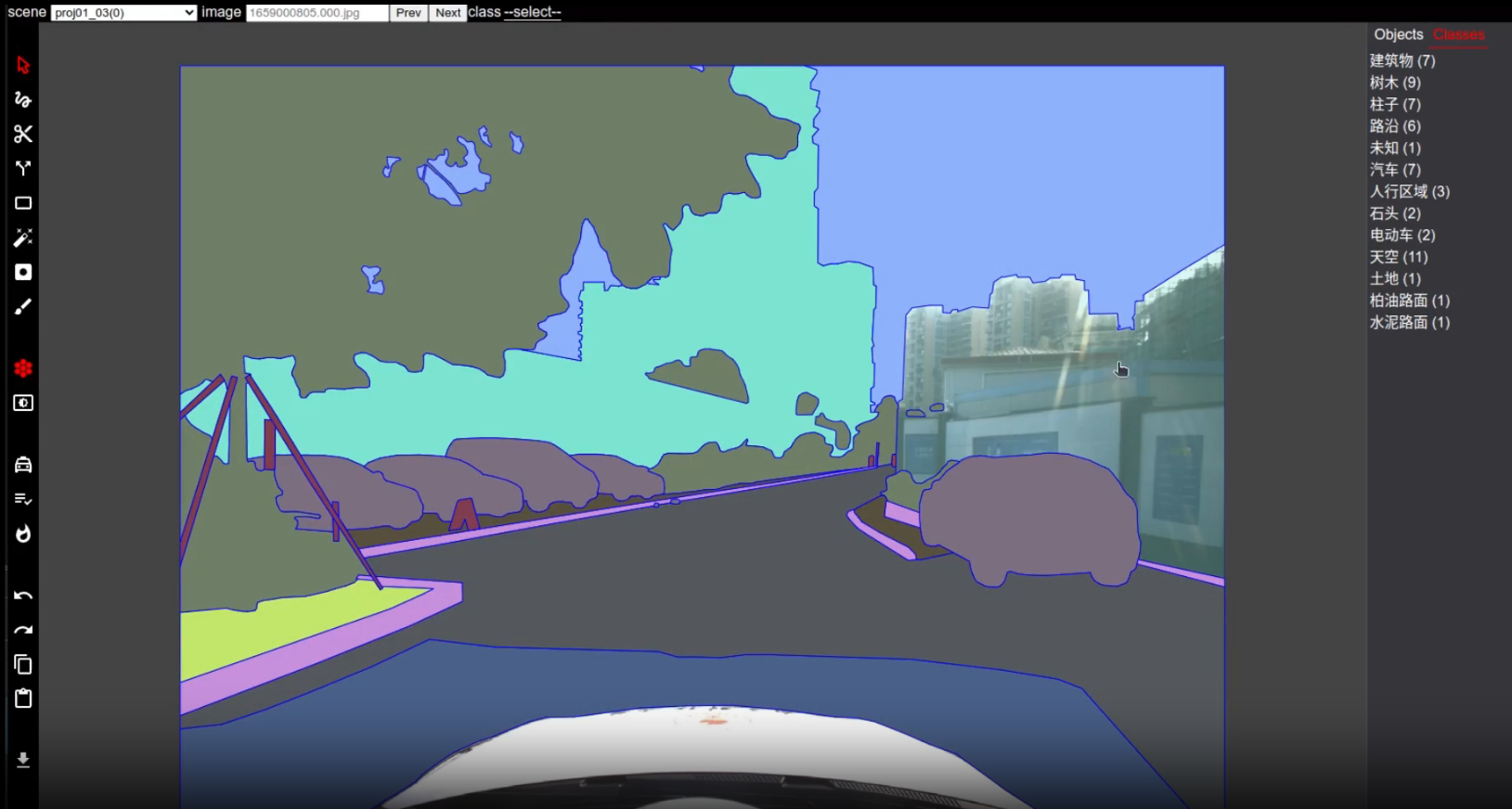Click the contrast adjustment icon
The image size is (1512, 809).
(22, 403)
